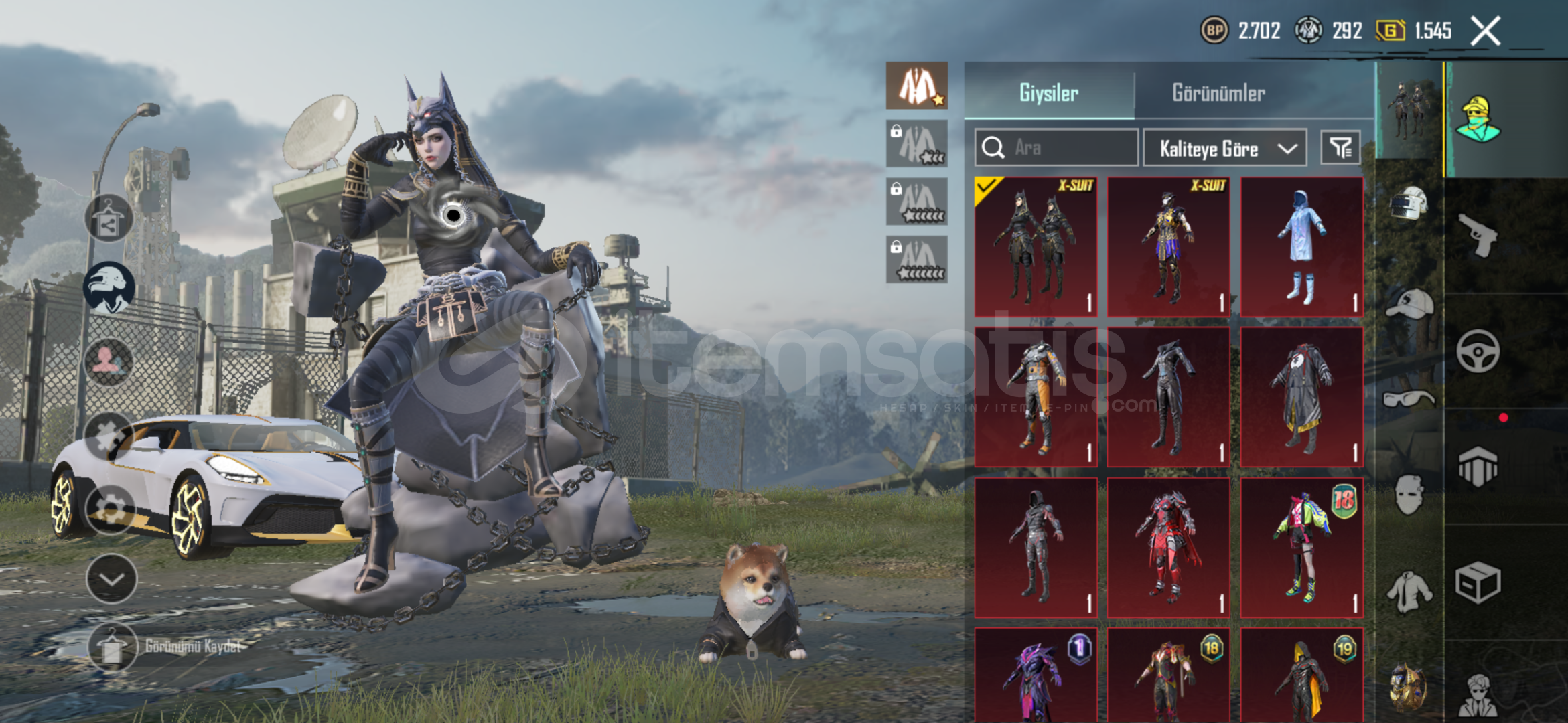This screenshot has height=723, width=1568.
Task: Choose the gold and purple X-Suit outfit
Action: tap(1168, 246)
